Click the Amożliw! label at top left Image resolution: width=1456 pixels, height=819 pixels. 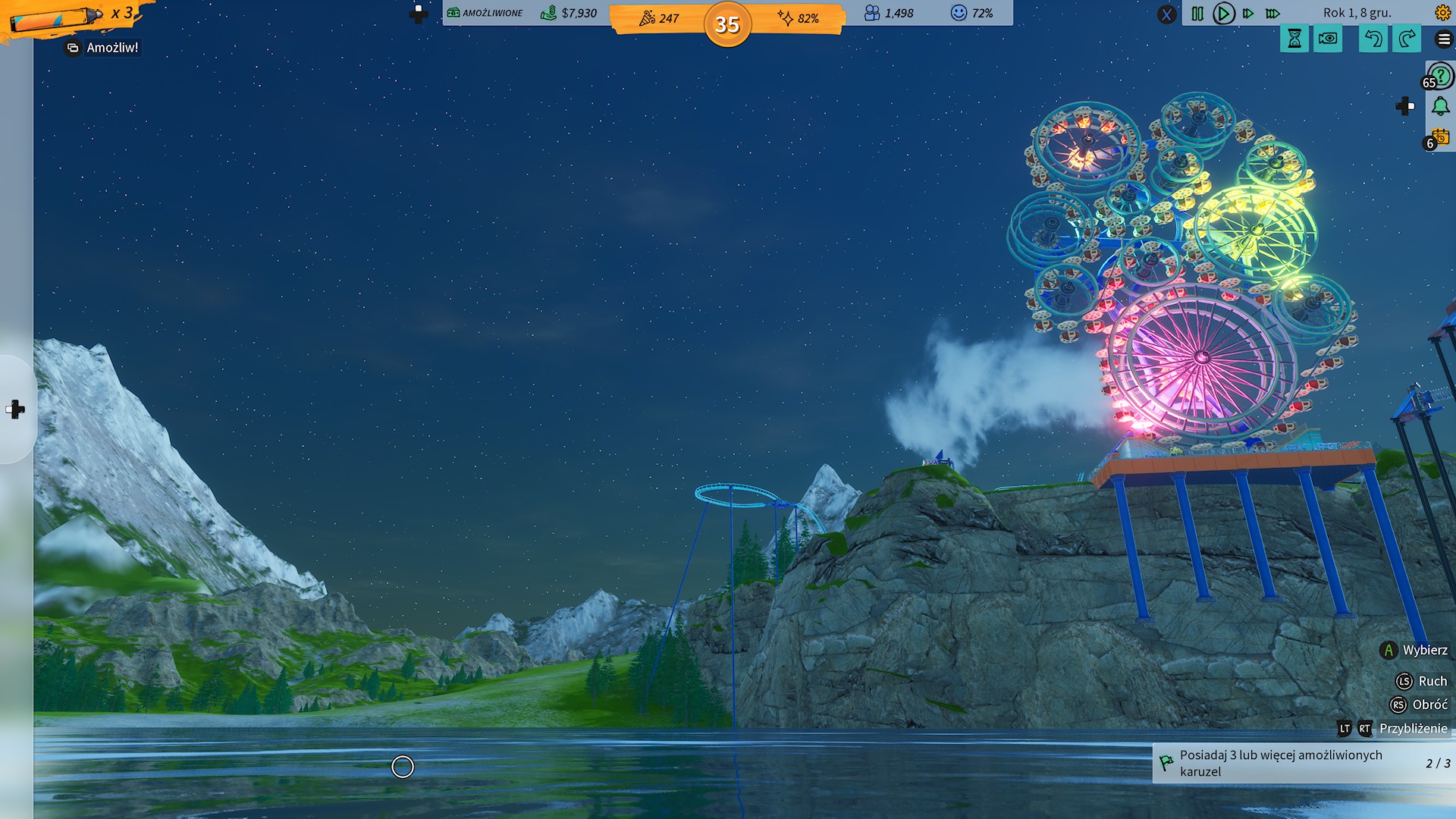pyautogui.click(x=103, y=48)
